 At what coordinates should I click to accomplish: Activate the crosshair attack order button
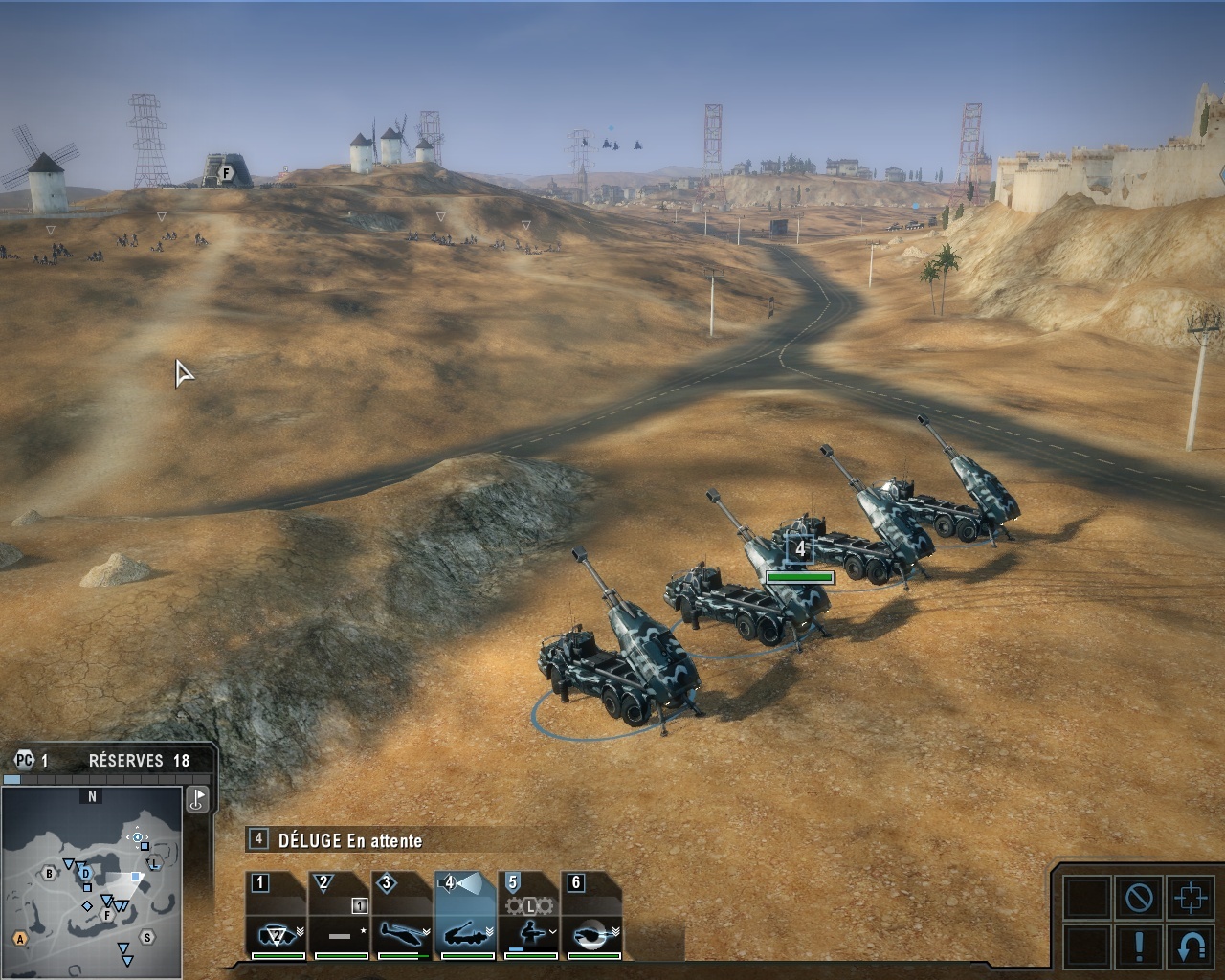click(x=1191, y=898)
